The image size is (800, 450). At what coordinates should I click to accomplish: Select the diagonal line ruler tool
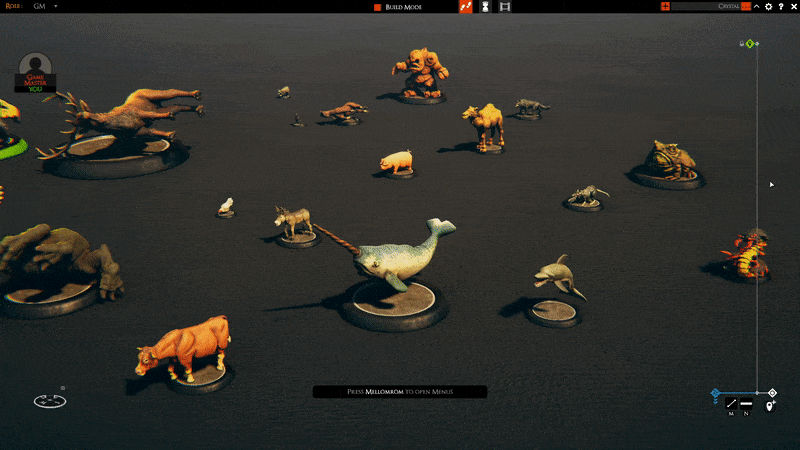pos(732,403)
